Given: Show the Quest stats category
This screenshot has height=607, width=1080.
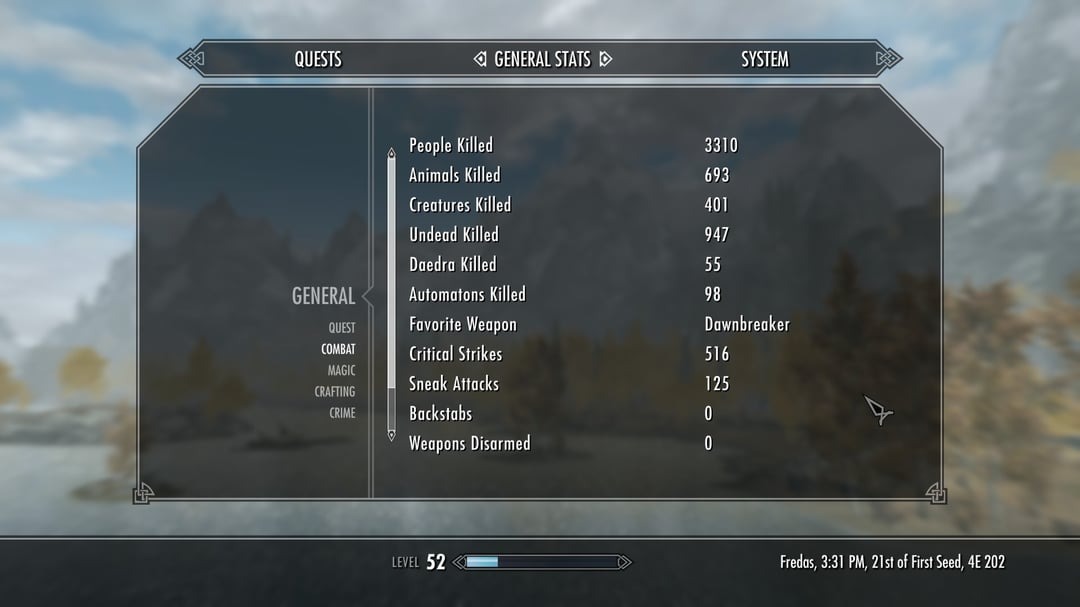Looking at the screenshot, I should (x=342, y=328).
